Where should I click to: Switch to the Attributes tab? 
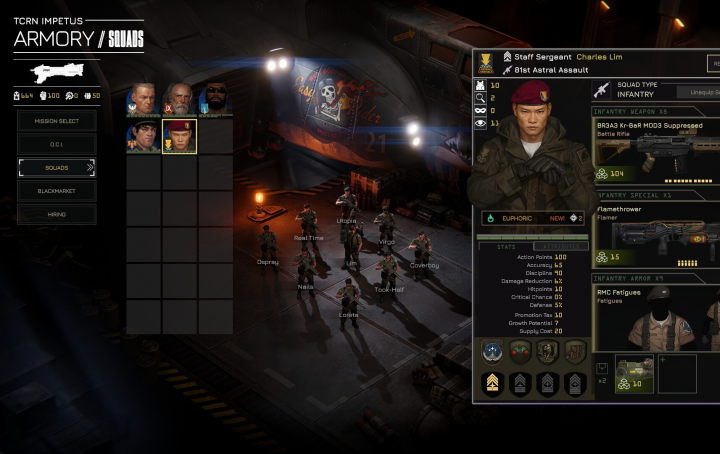tap(560, 245)
